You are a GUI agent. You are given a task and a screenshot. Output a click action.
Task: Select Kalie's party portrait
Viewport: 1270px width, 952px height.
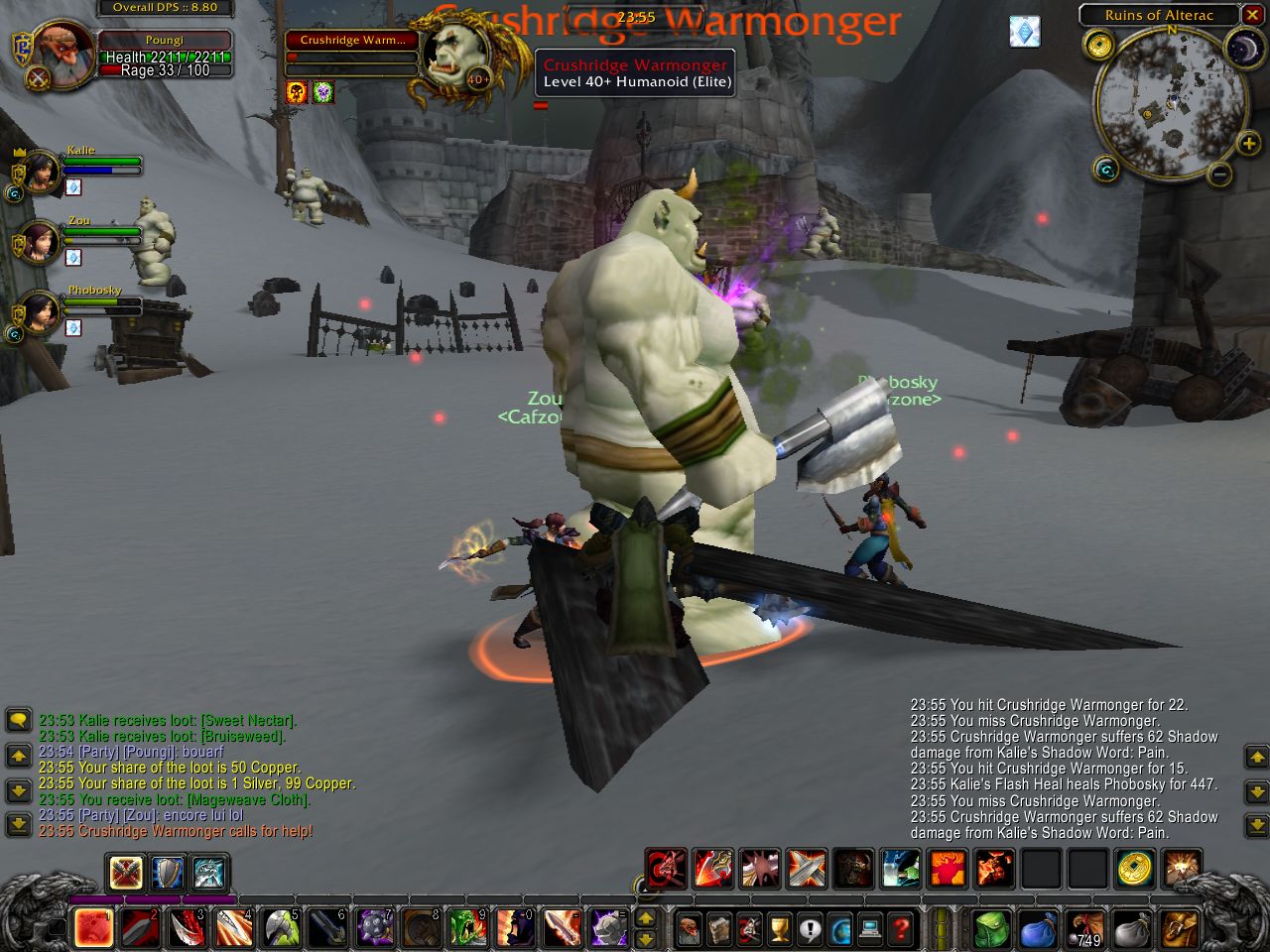[x=41, y=173]
